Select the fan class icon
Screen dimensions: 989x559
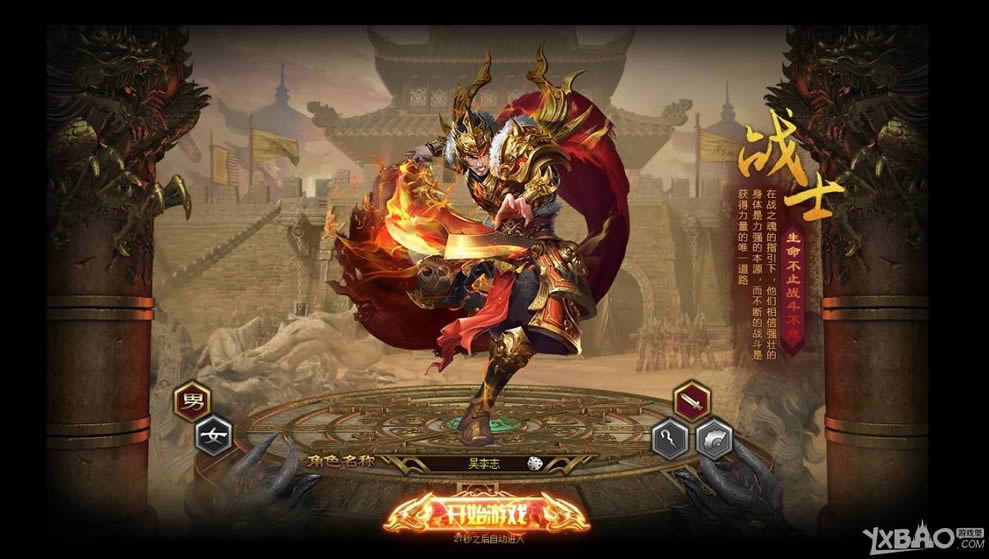pos(713,439)
